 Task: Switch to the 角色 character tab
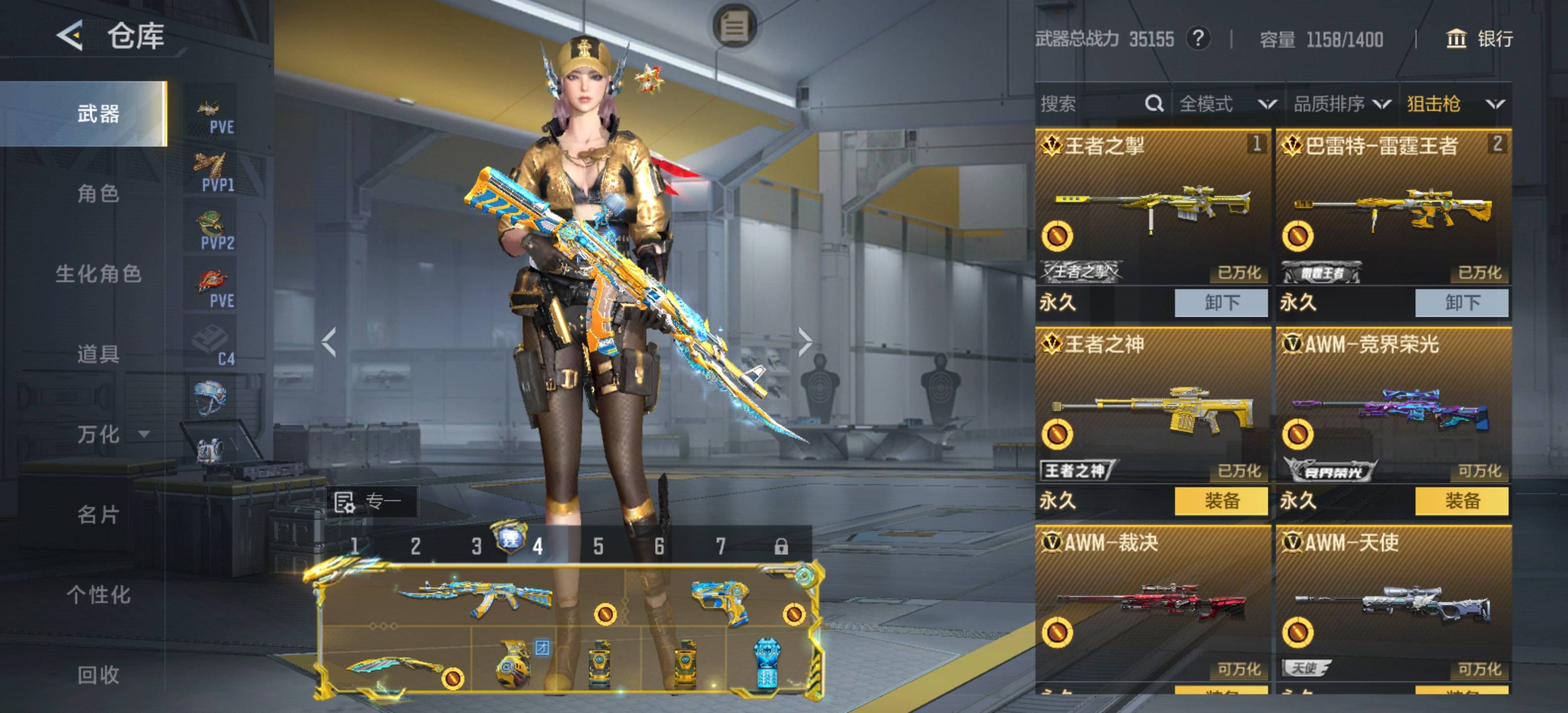[98, 194]
